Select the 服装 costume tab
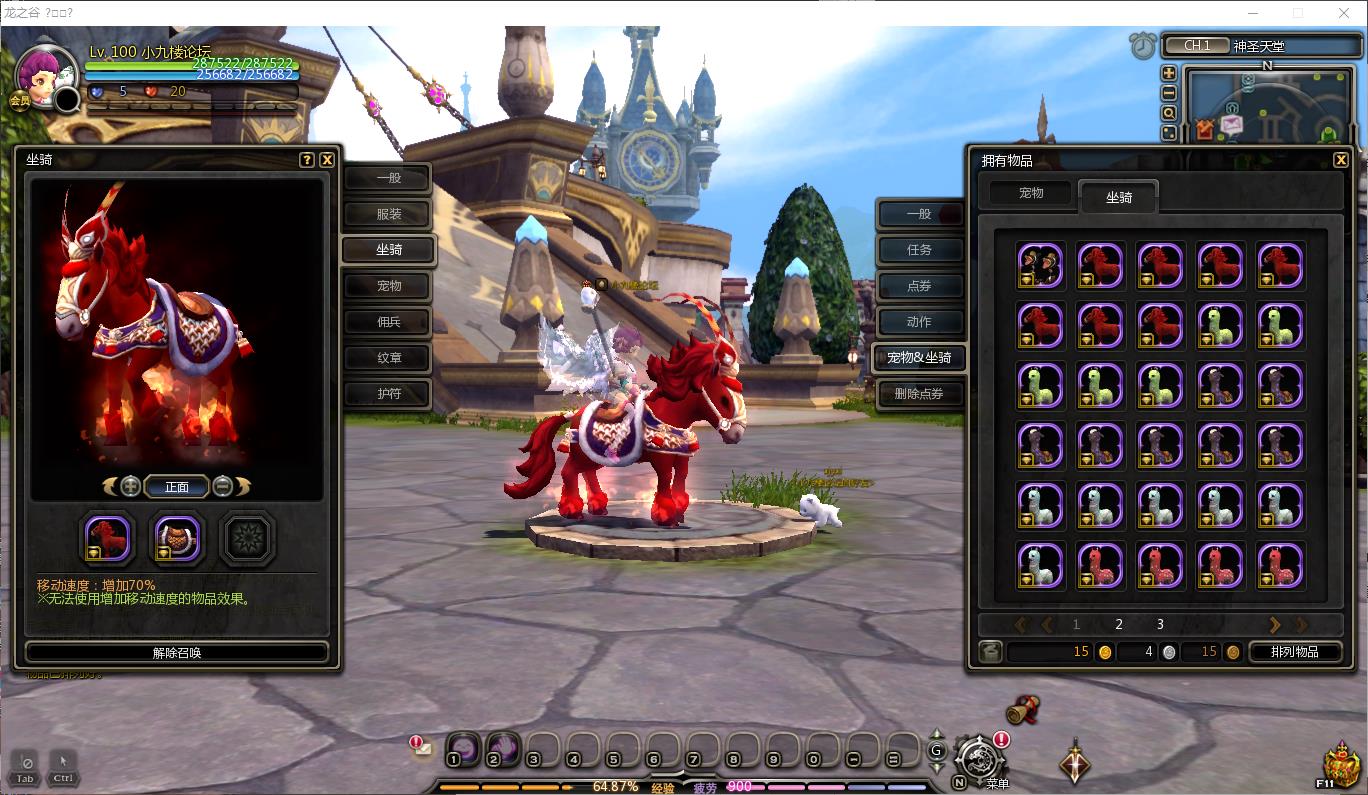The height and width of the screenshot is (795, 1368). (388, 214)
